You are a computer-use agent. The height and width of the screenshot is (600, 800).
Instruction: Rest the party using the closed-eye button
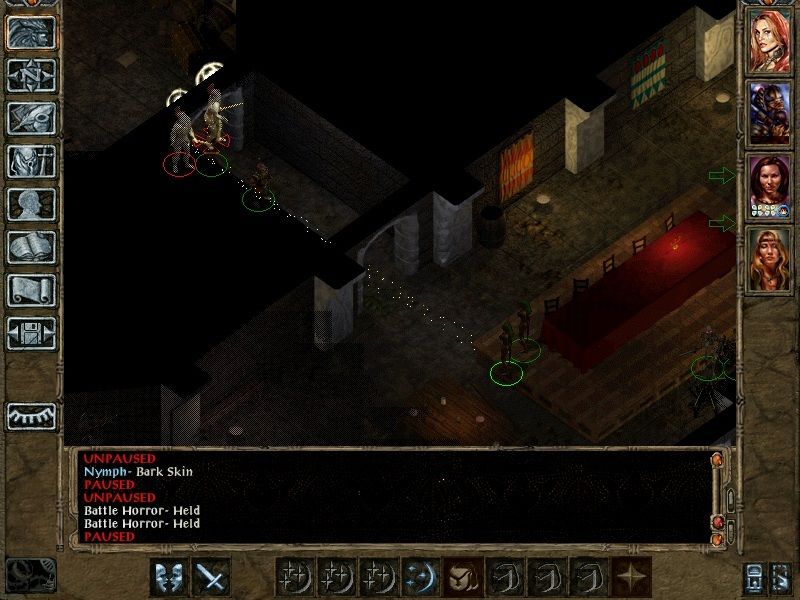pos(31,415)
